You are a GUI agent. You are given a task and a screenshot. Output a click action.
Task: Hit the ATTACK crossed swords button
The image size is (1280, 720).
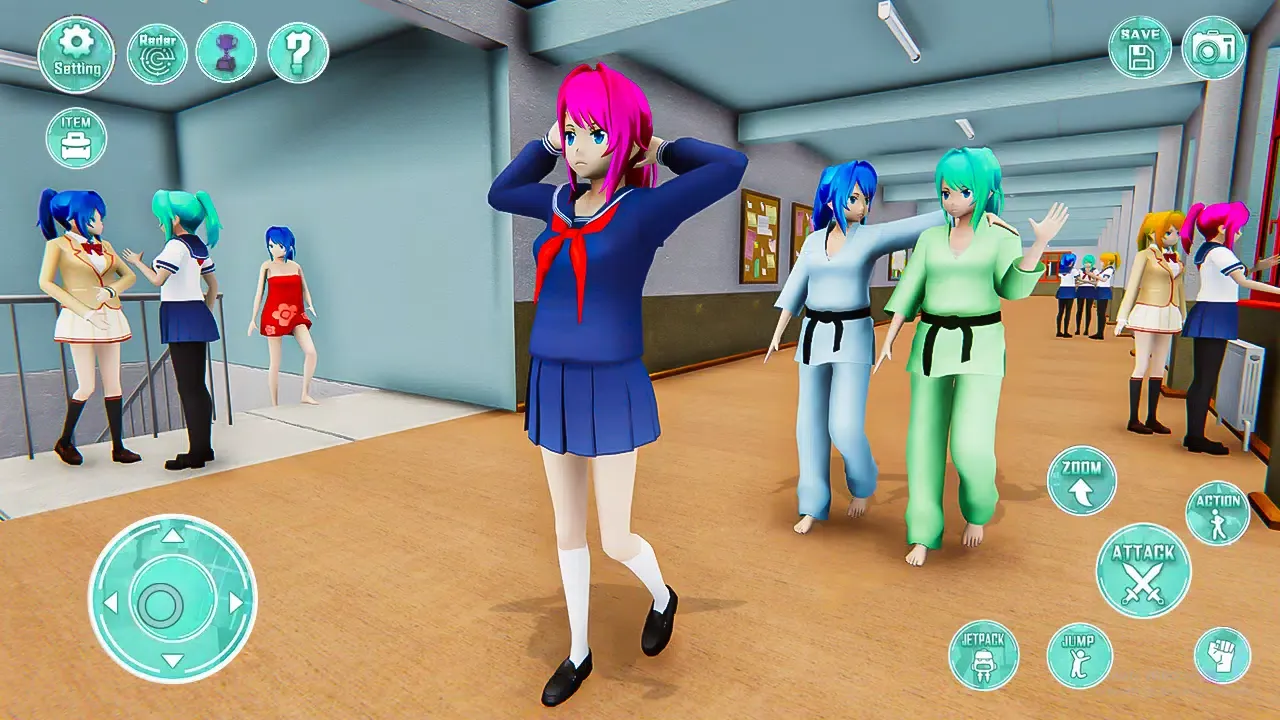tap(1143, 571)
